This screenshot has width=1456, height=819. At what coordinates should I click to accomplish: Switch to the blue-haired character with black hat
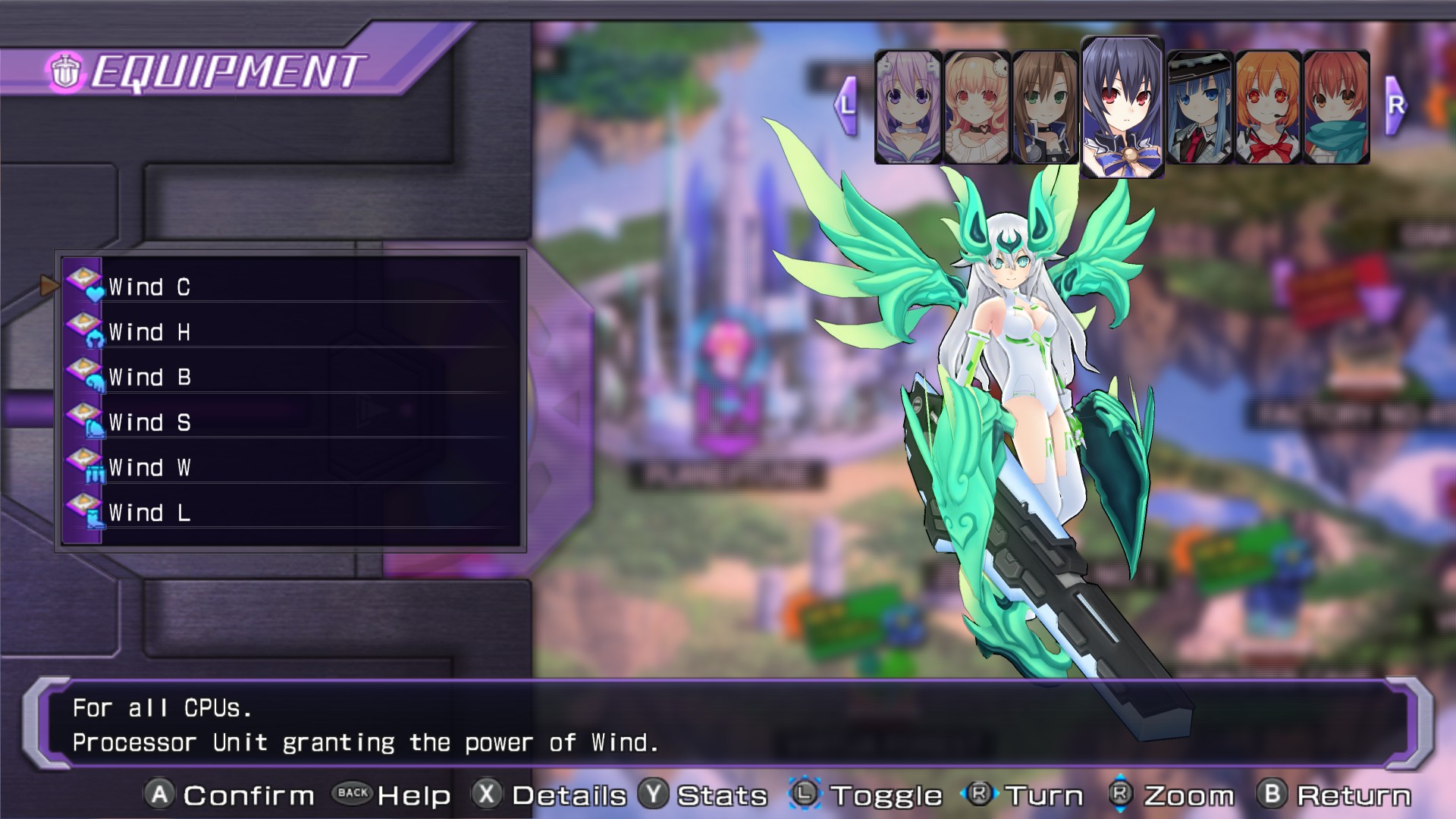[1199, 107]
